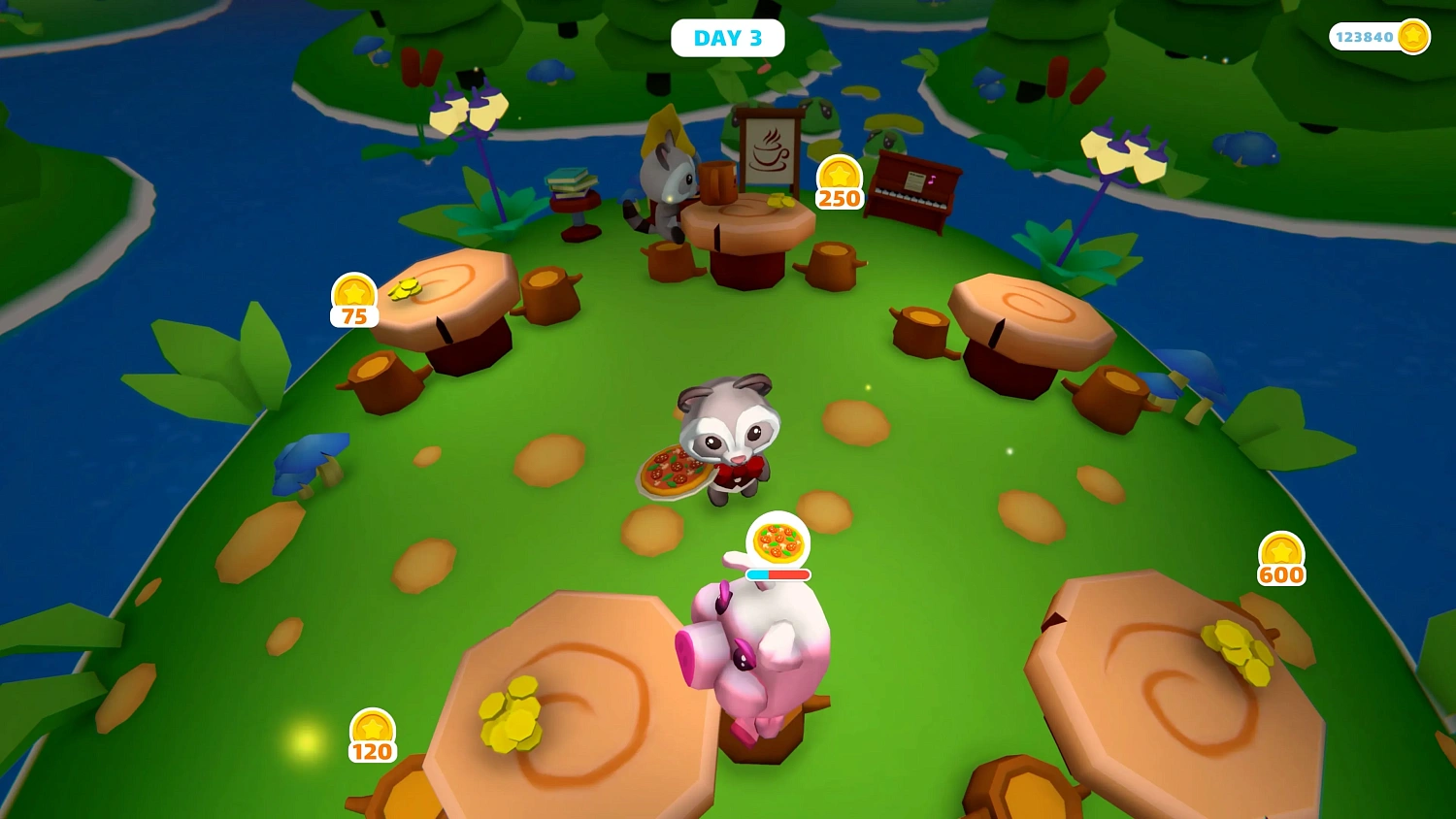The image size is (1456, 819).
Task: Click the pink piano near the cafe
Action: tap(909, 189)
